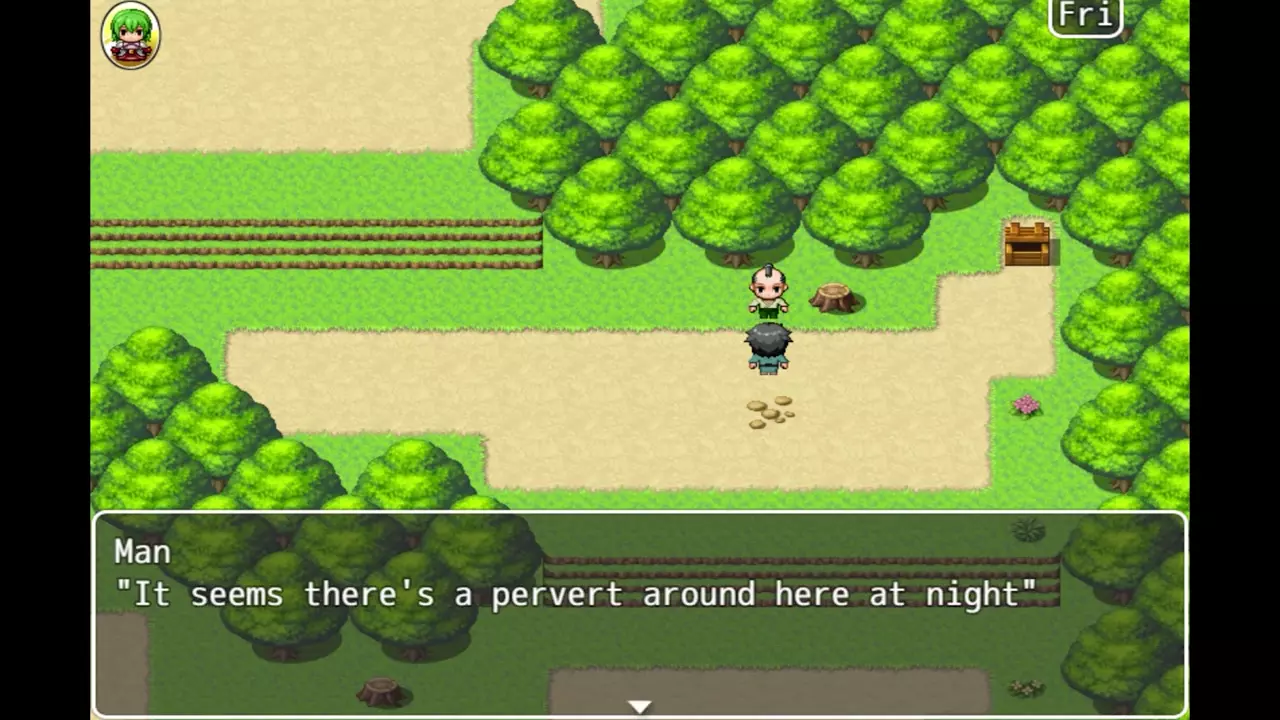Advance dialogue using the white down arrow
The image size is (1280, 720).
(639, 706)
